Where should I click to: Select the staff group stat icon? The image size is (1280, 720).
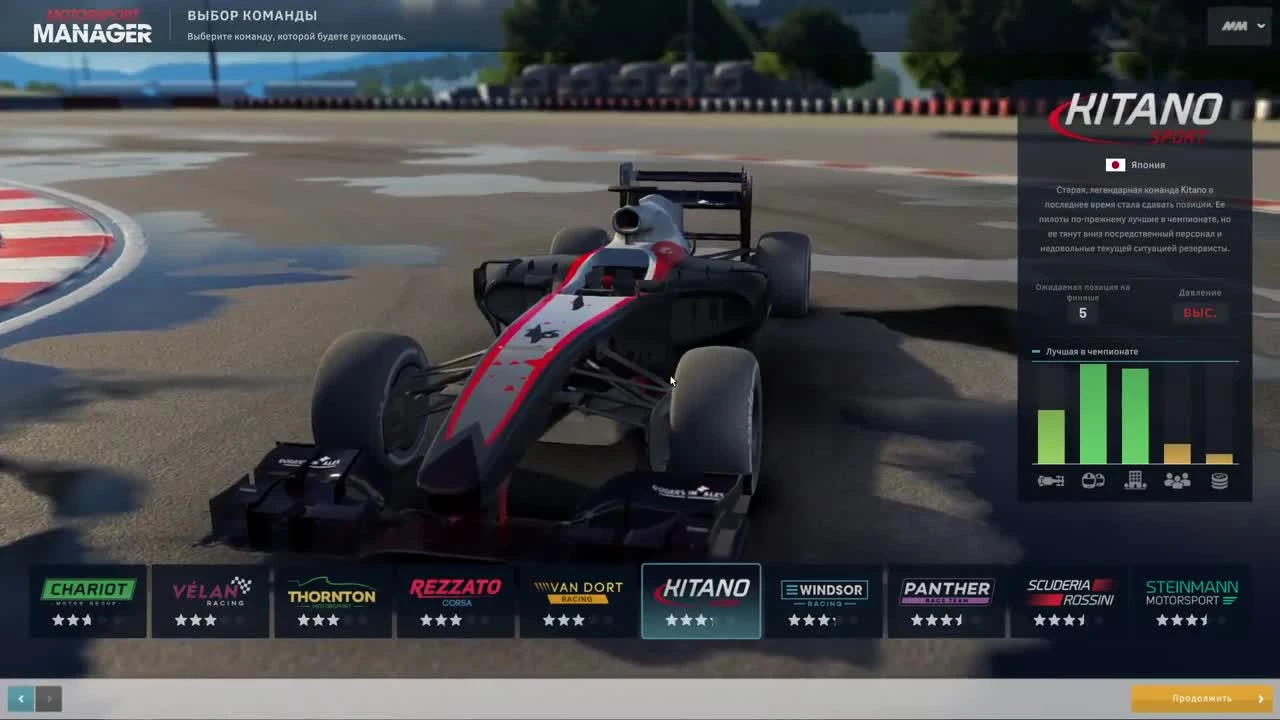click(x=1178, y=480)
